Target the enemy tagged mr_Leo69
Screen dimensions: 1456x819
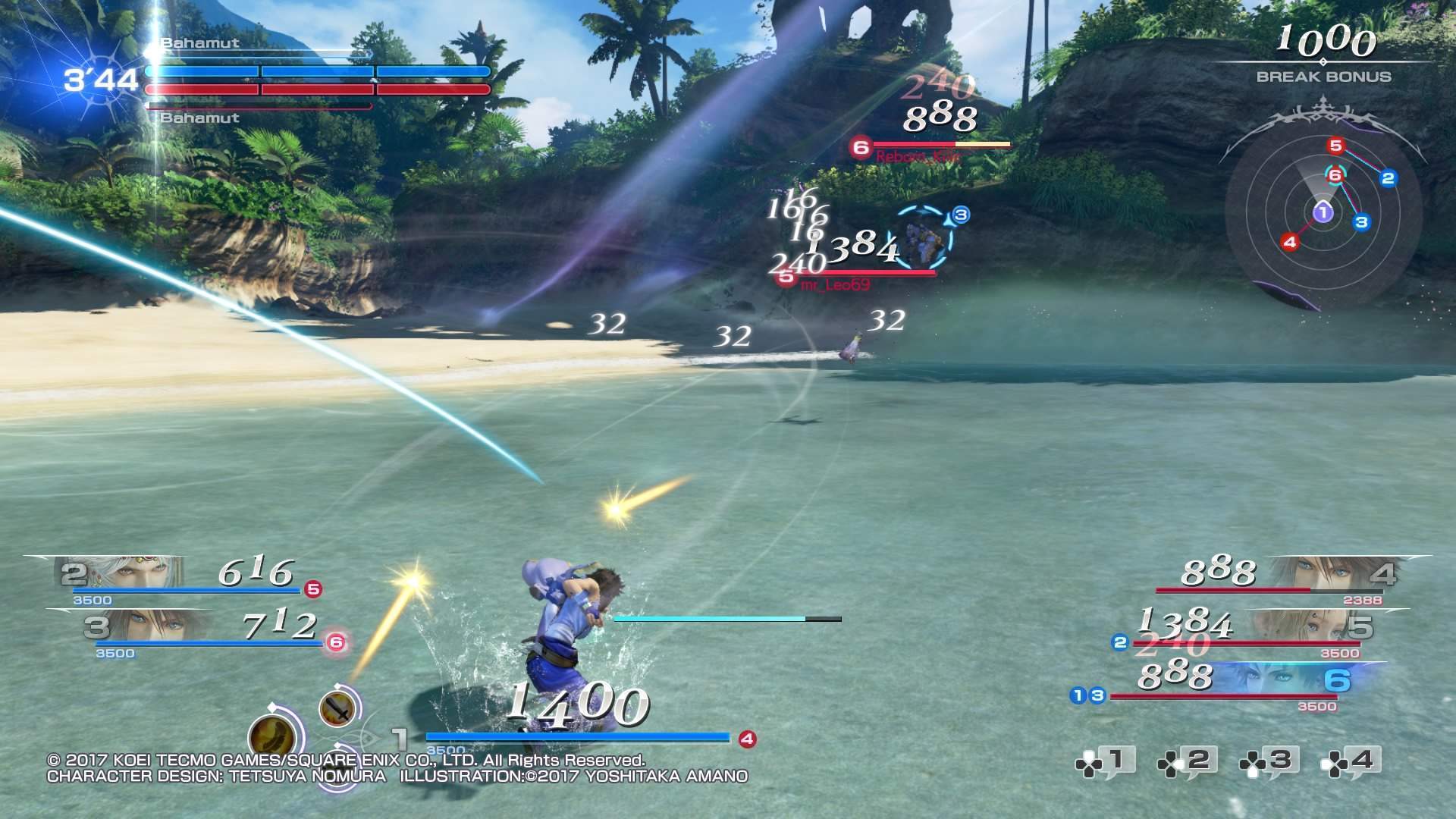(x=924, y=241)
